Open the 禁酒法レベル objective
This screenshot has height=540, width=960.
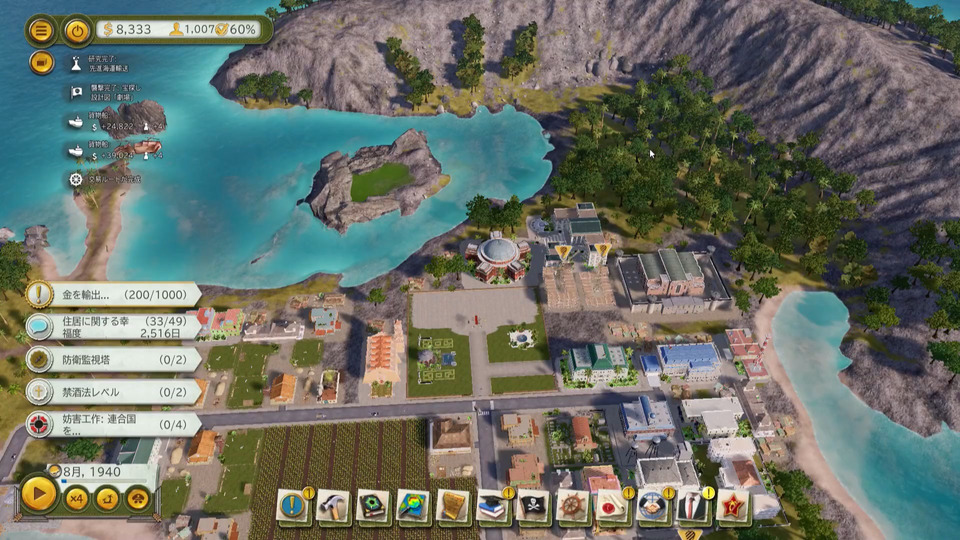coord(110,391)
